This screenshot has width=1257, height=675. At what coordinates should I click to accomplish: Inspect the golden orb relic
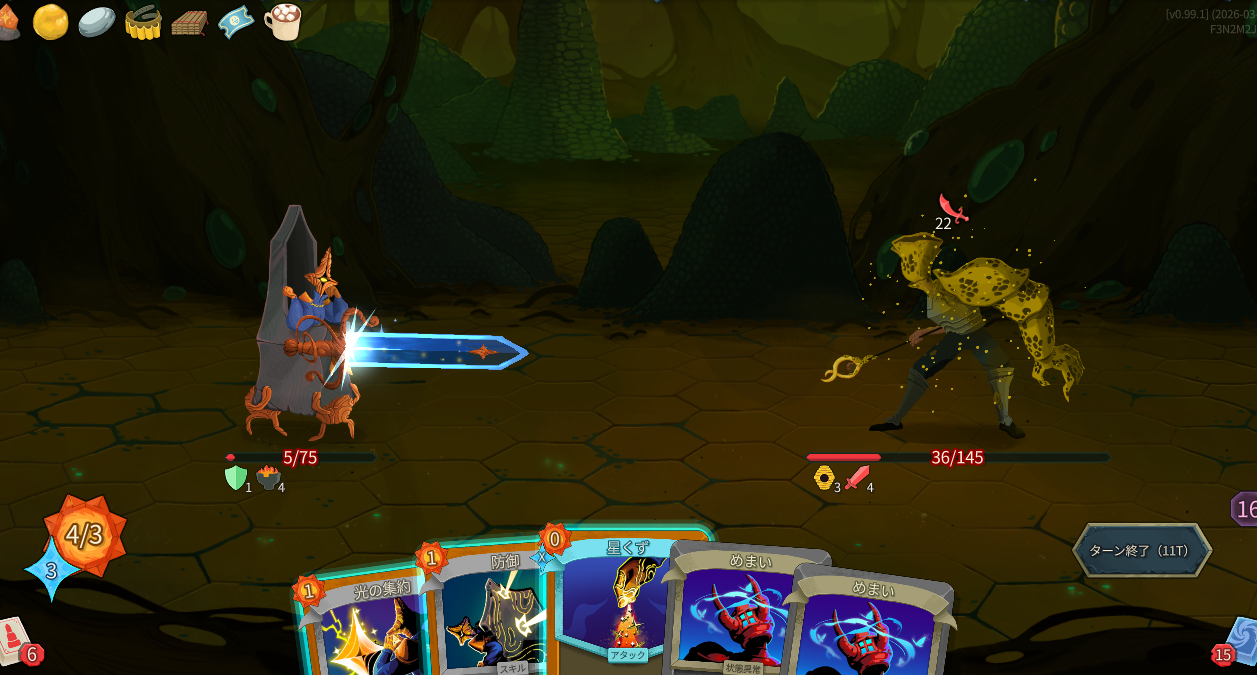(x=50, y=21)
